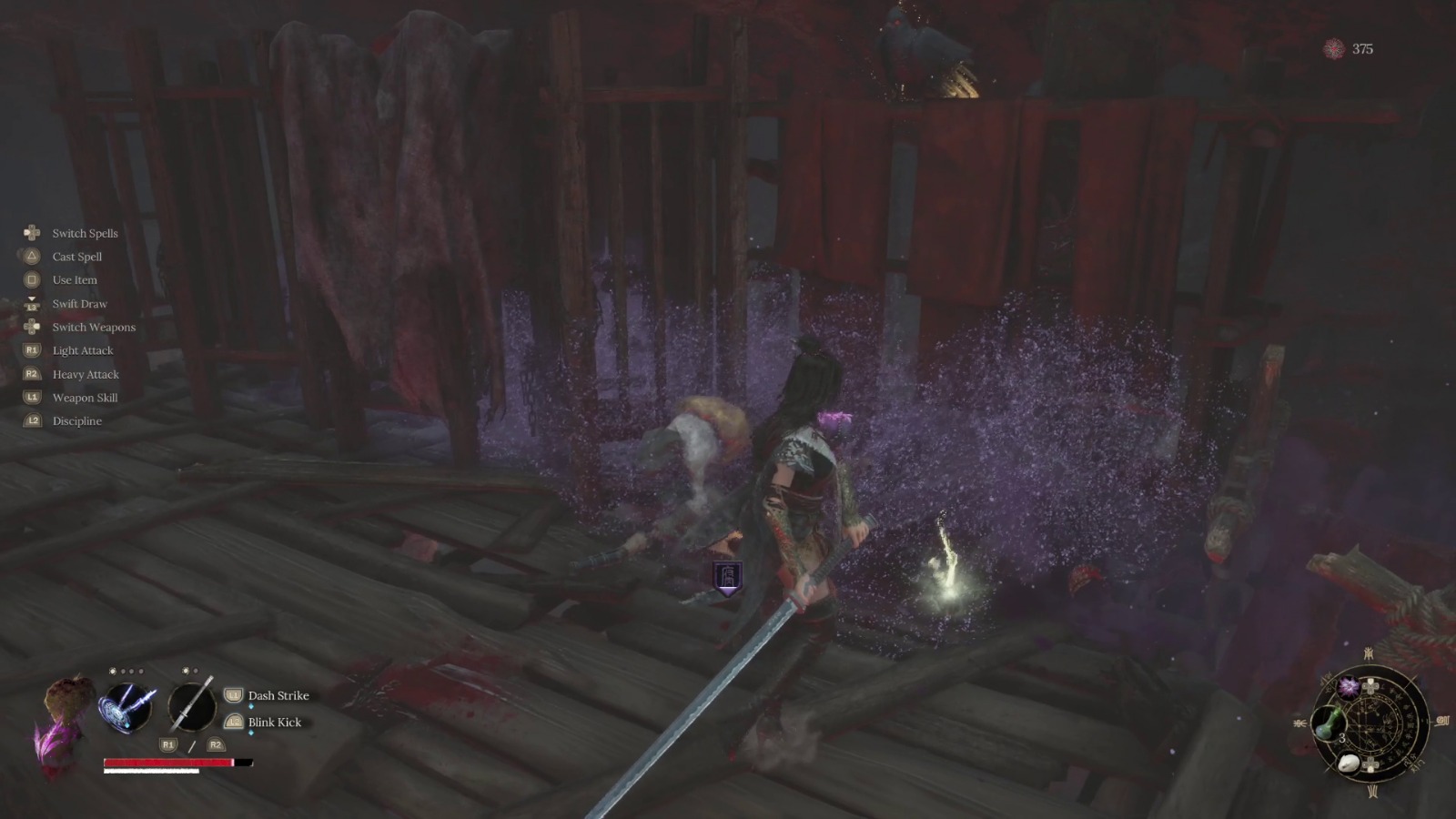Click the sheathed sword weapon slot icon
The height and width of the screenshot is (819, 1456).
(x=192, y=705)
